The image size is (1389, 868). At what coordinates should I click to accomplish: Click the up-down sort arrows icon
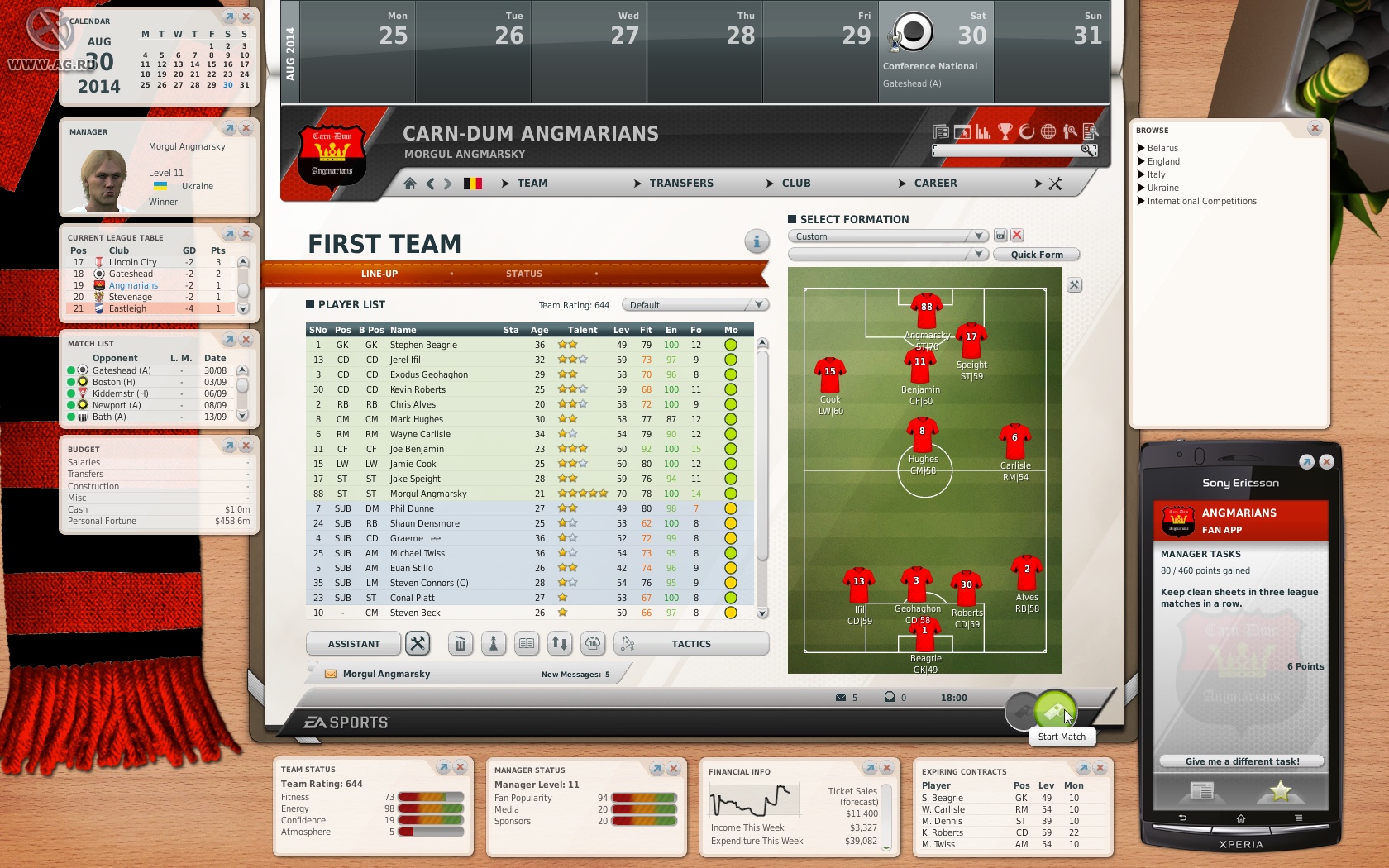(x=560, y=643)
